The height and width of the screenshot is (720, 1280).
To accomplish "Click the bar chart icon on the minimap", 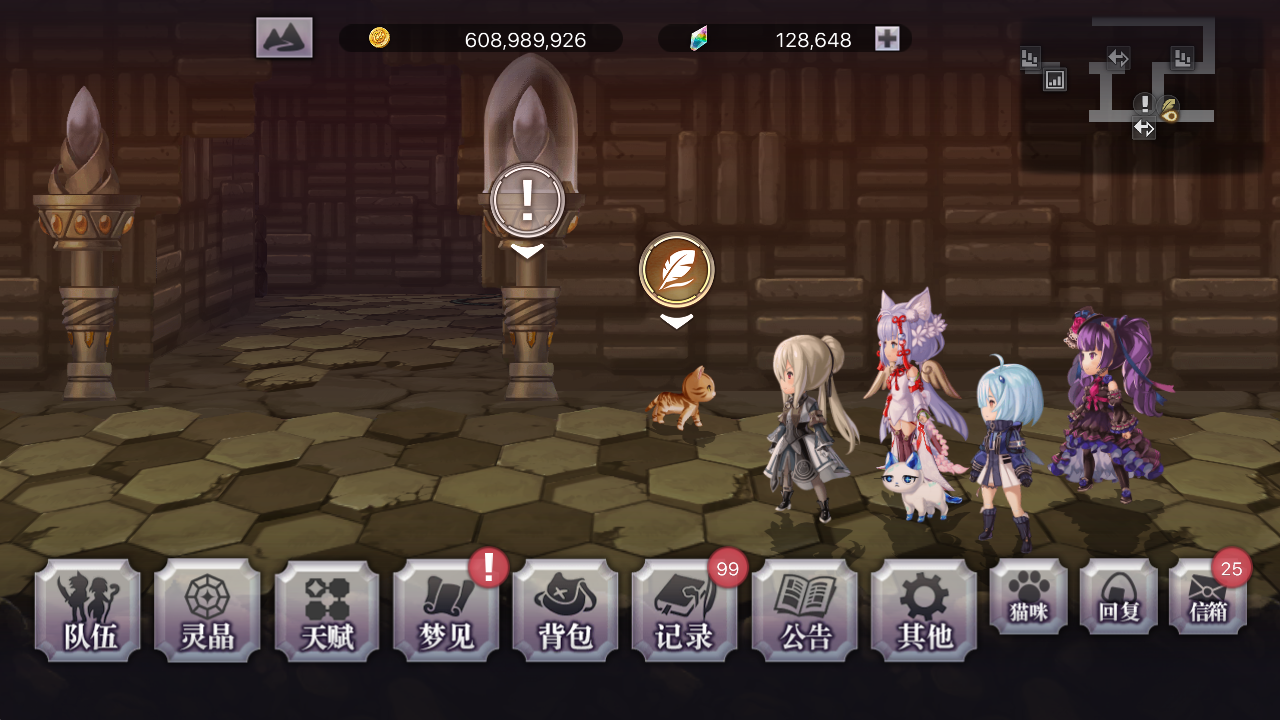I will pyautogui.click(x=1055, y=78).
